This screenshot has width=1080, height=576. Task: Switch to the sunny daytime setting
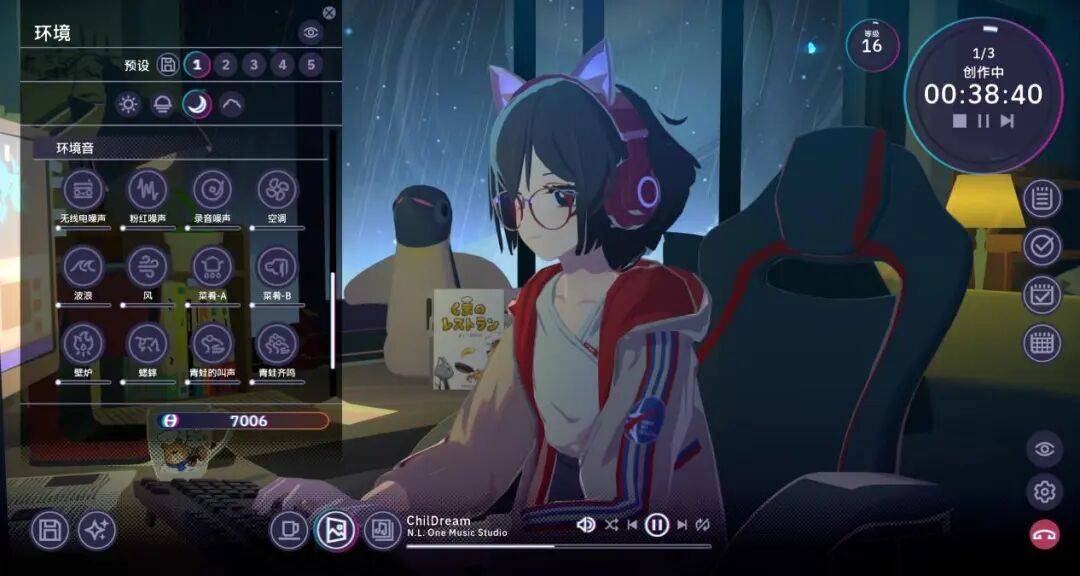(128, 104)
